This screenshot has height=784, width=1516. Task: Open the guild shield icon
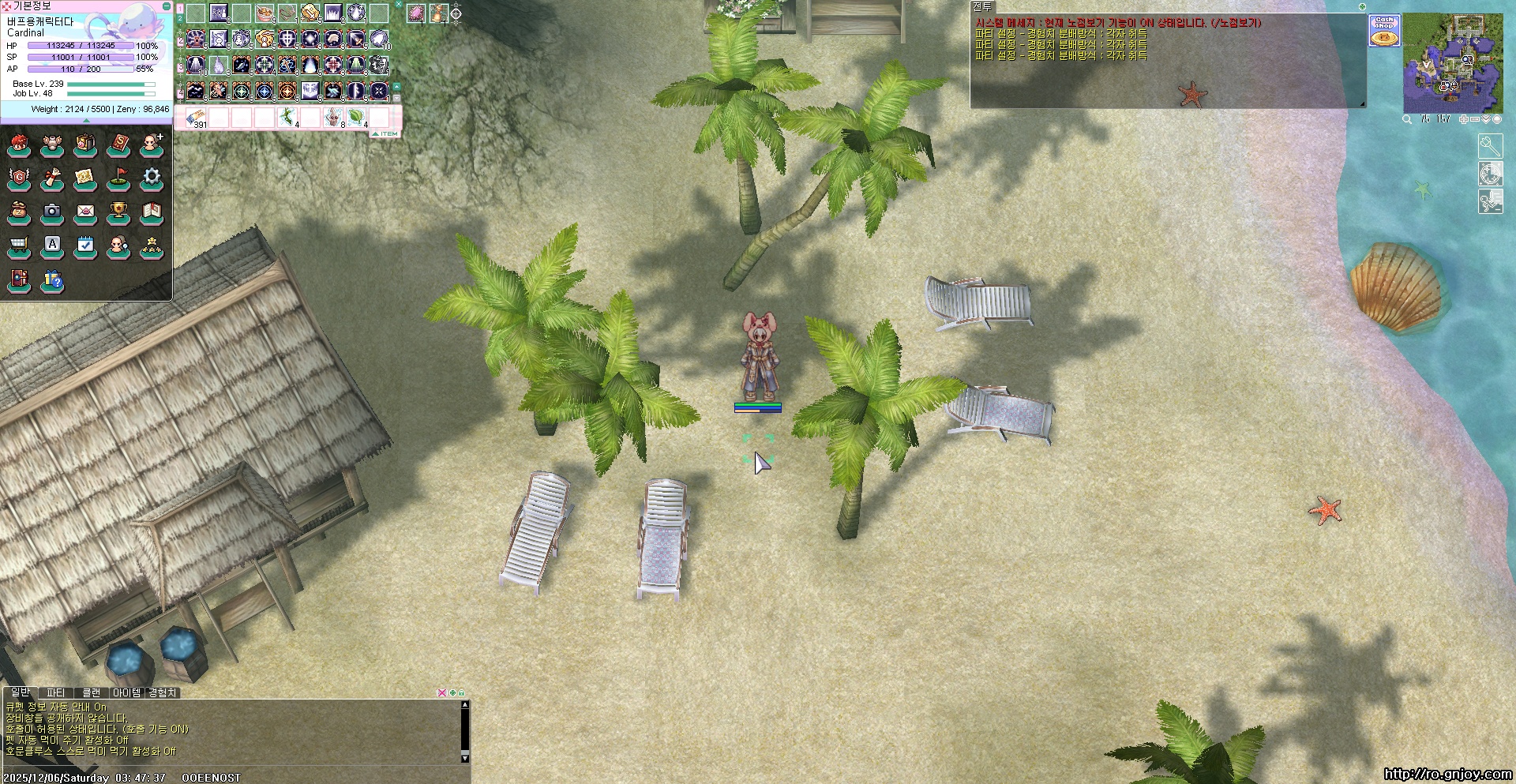click(x=19, y=177)
